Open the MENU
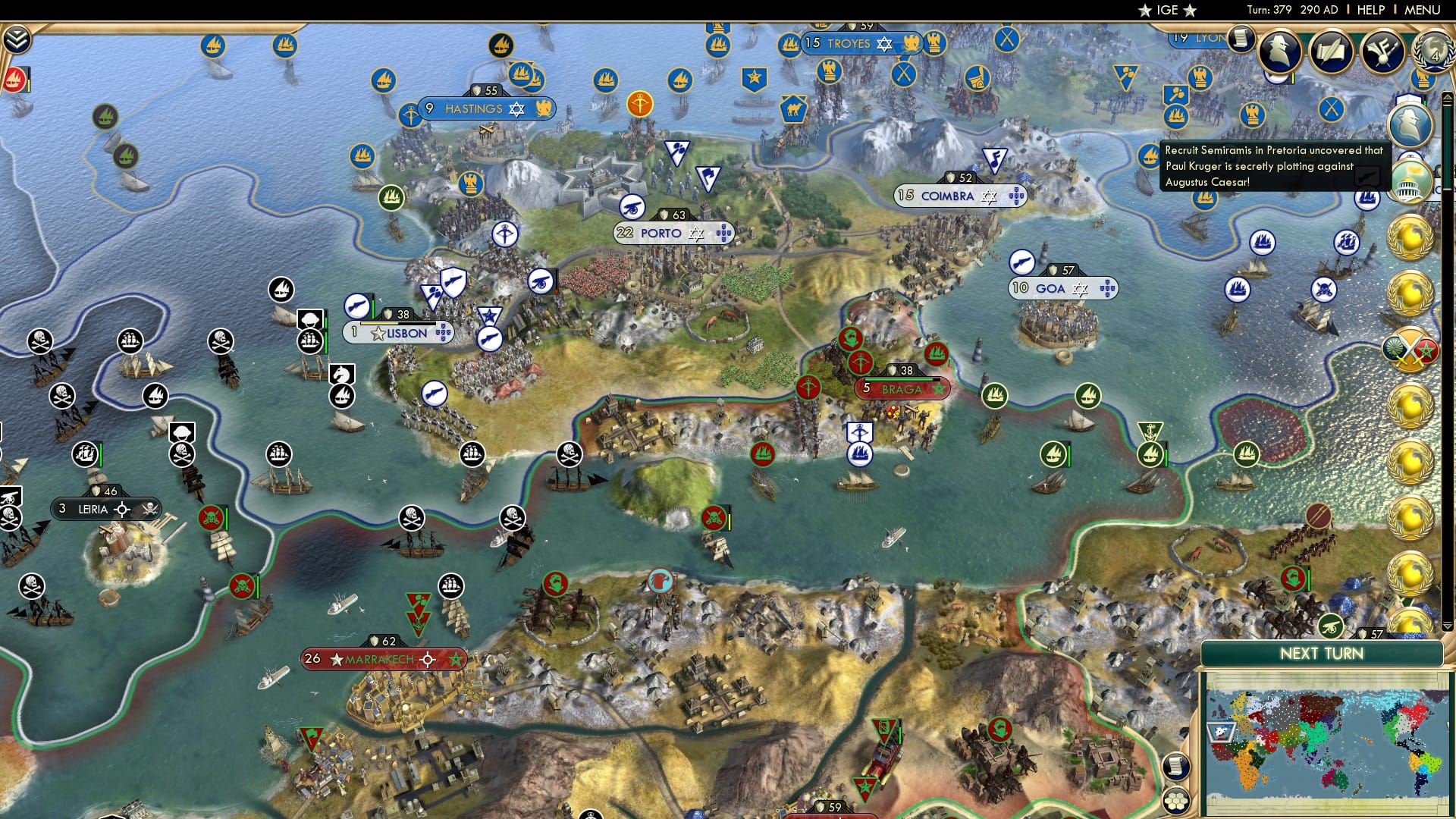Screen dimensions: 1456x819 pyautogui.click(x=1426, y=10)
